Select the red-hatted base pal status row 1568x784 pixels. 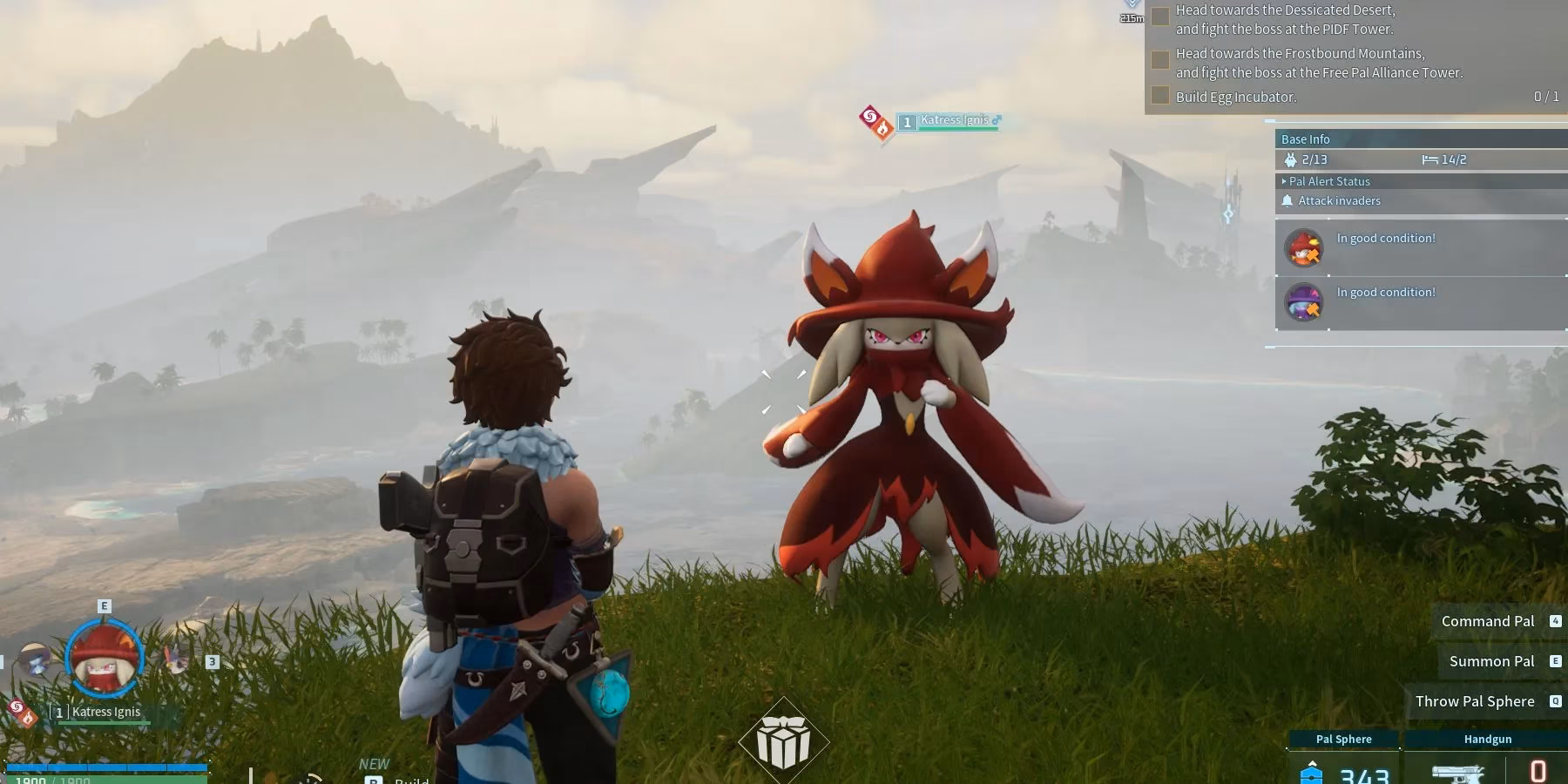pos(1420,248)
